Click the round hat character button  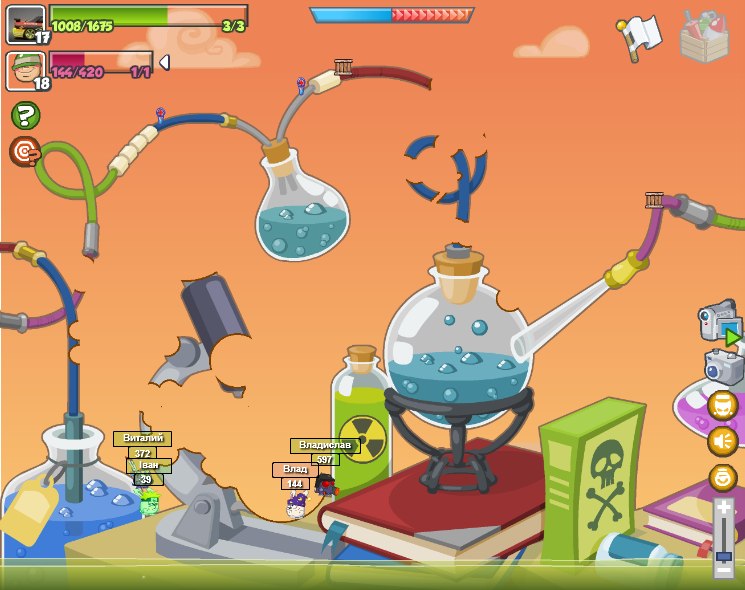(x=722, y=406)
